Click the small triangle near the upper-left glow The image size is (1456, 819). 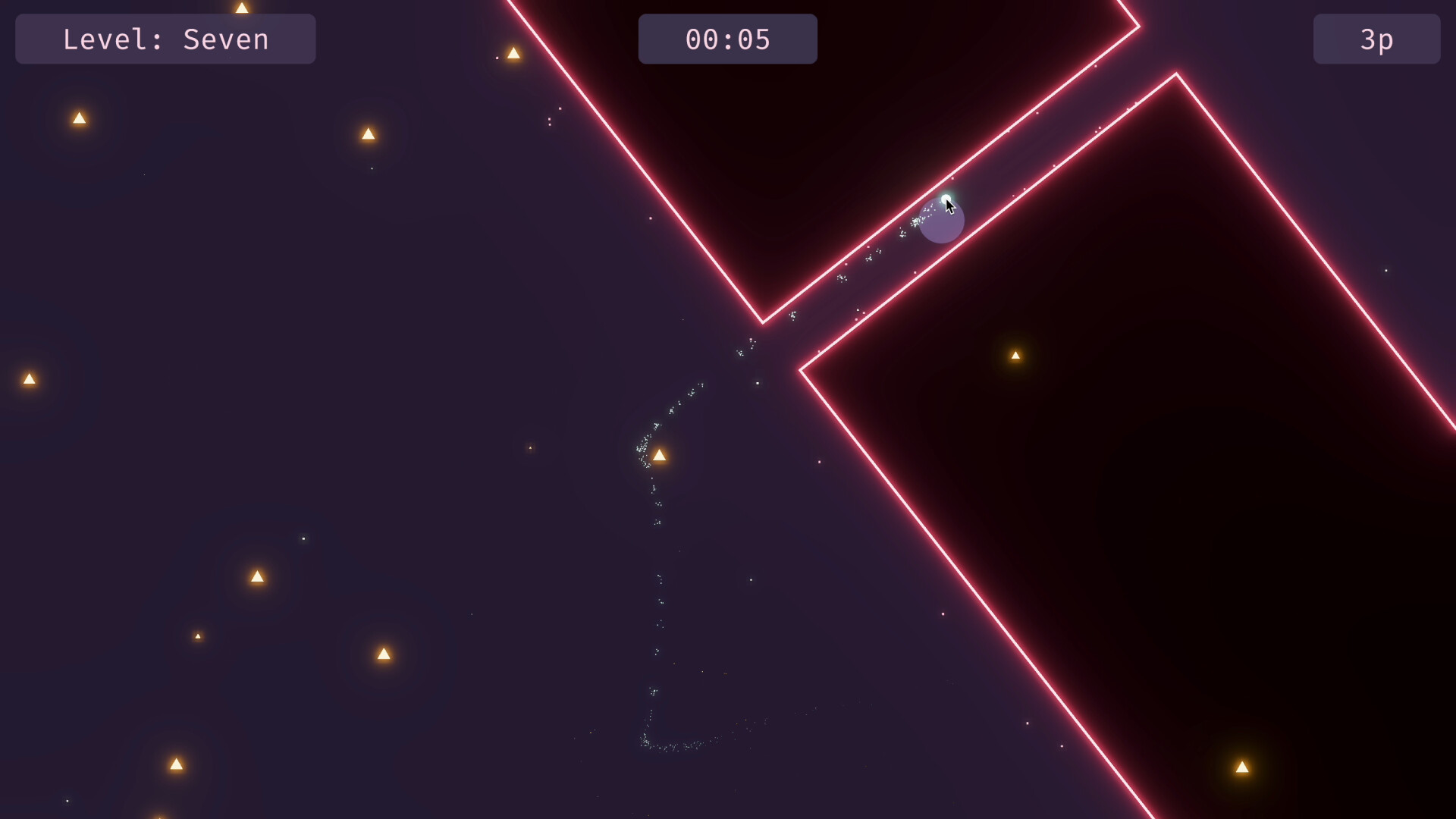[x=78, y=118]
